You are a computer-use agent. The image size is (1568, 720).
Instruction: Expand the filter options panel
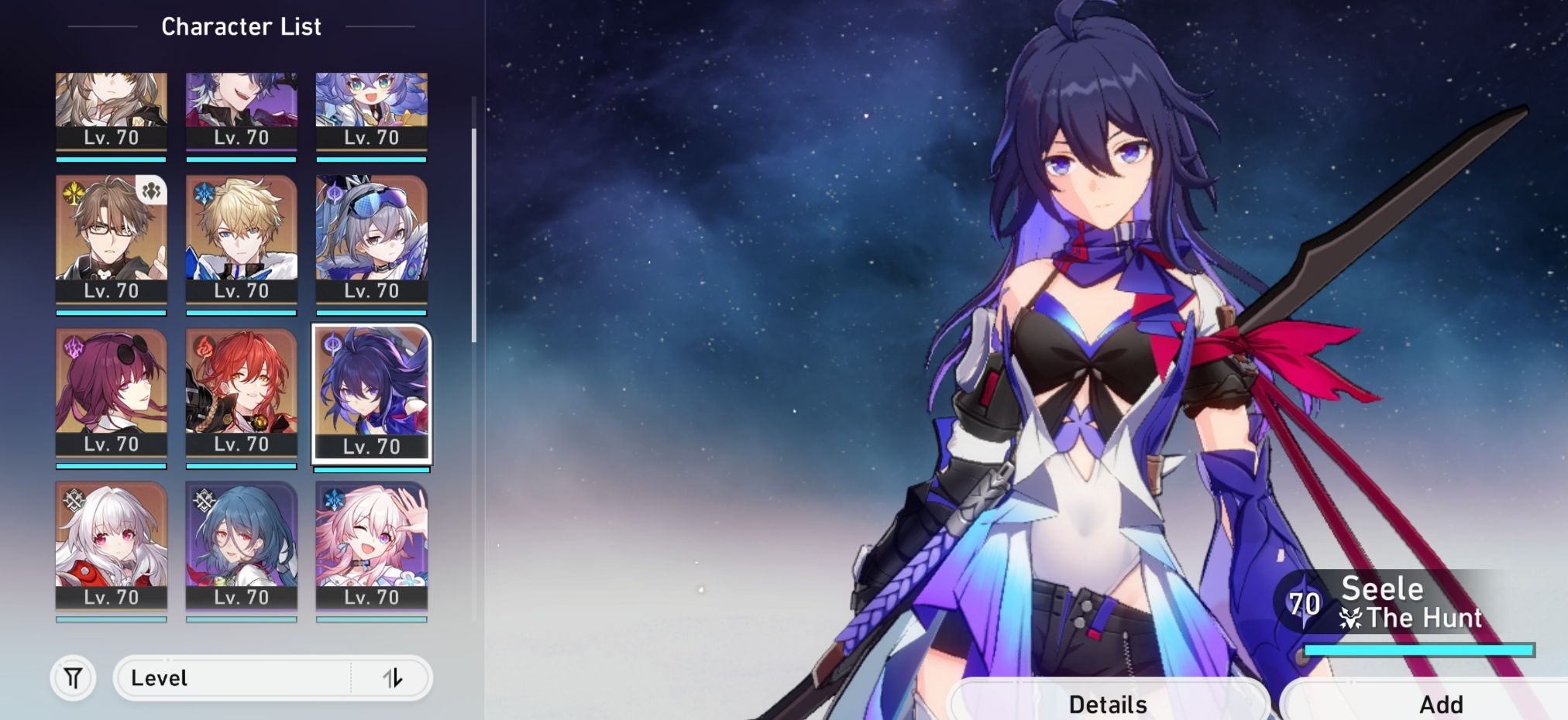click(72, 678)
